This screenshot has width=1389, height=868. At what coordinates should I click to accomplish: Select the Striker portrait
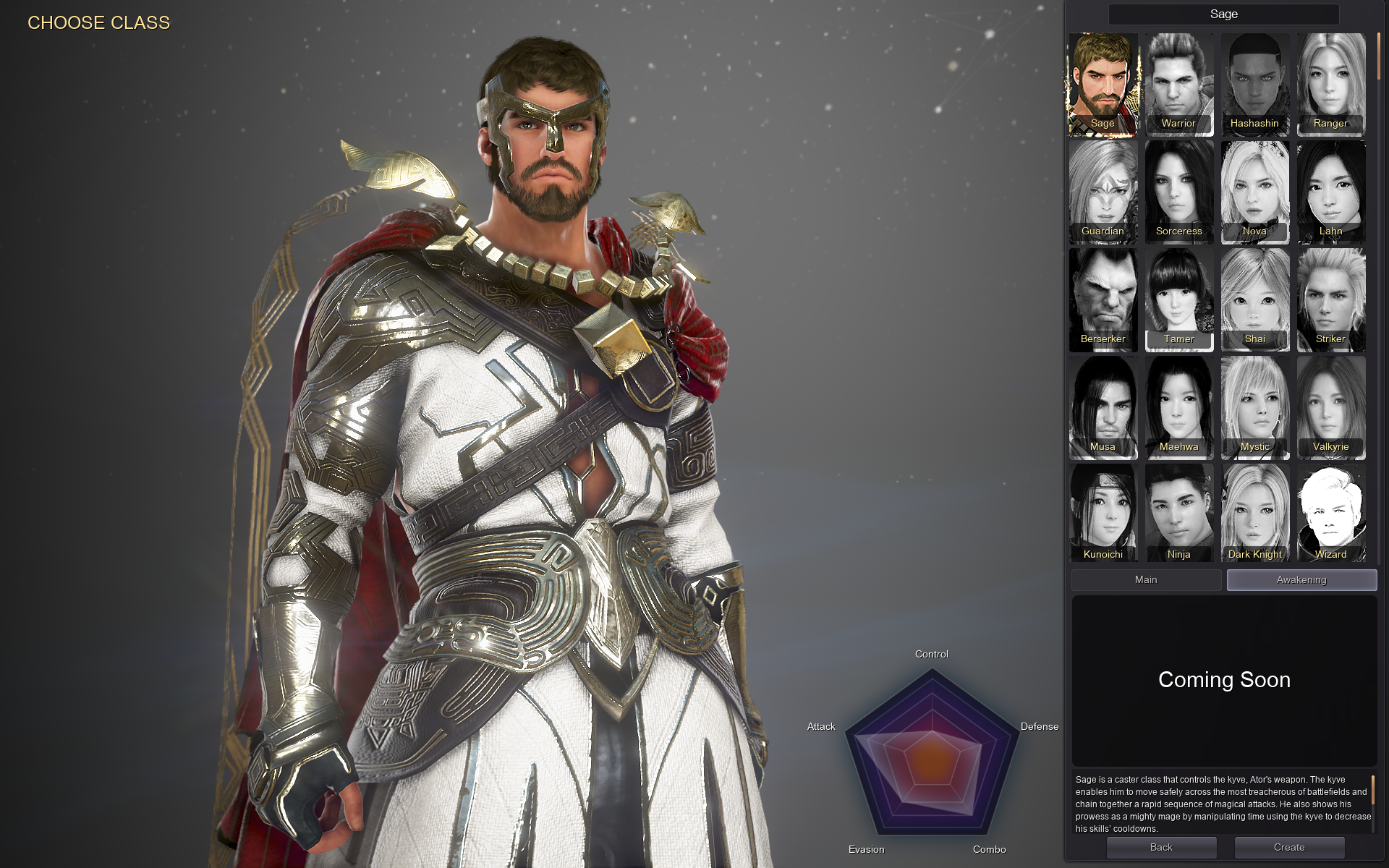tap(1330, 299)
